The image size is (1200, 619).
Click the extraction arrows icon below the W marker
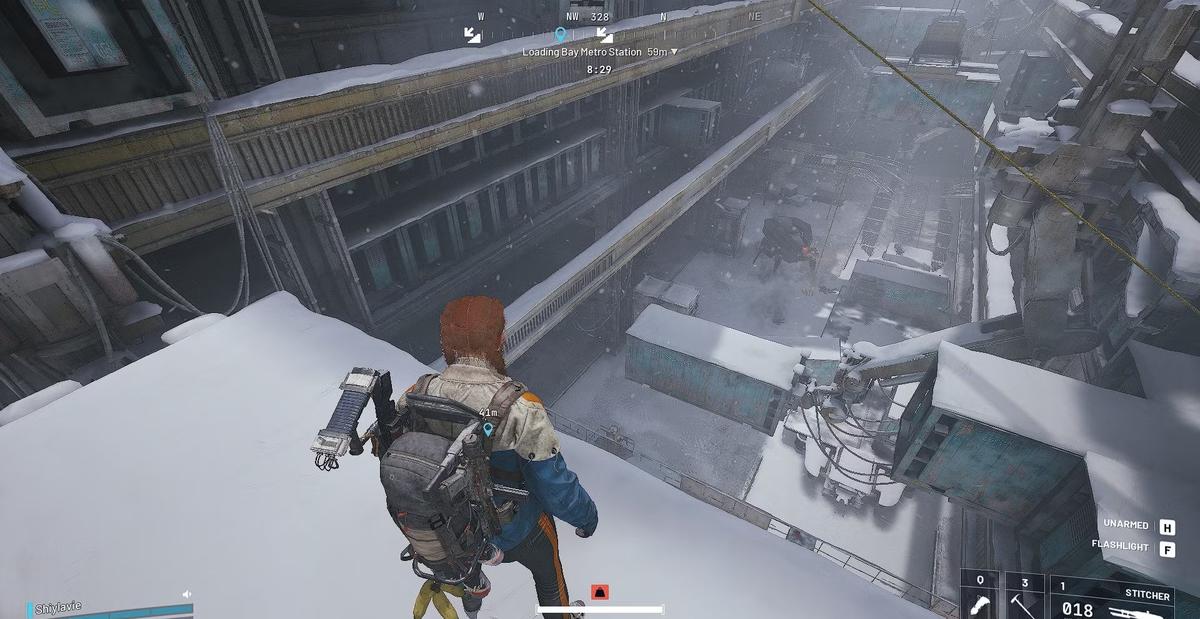pos(473,35)
